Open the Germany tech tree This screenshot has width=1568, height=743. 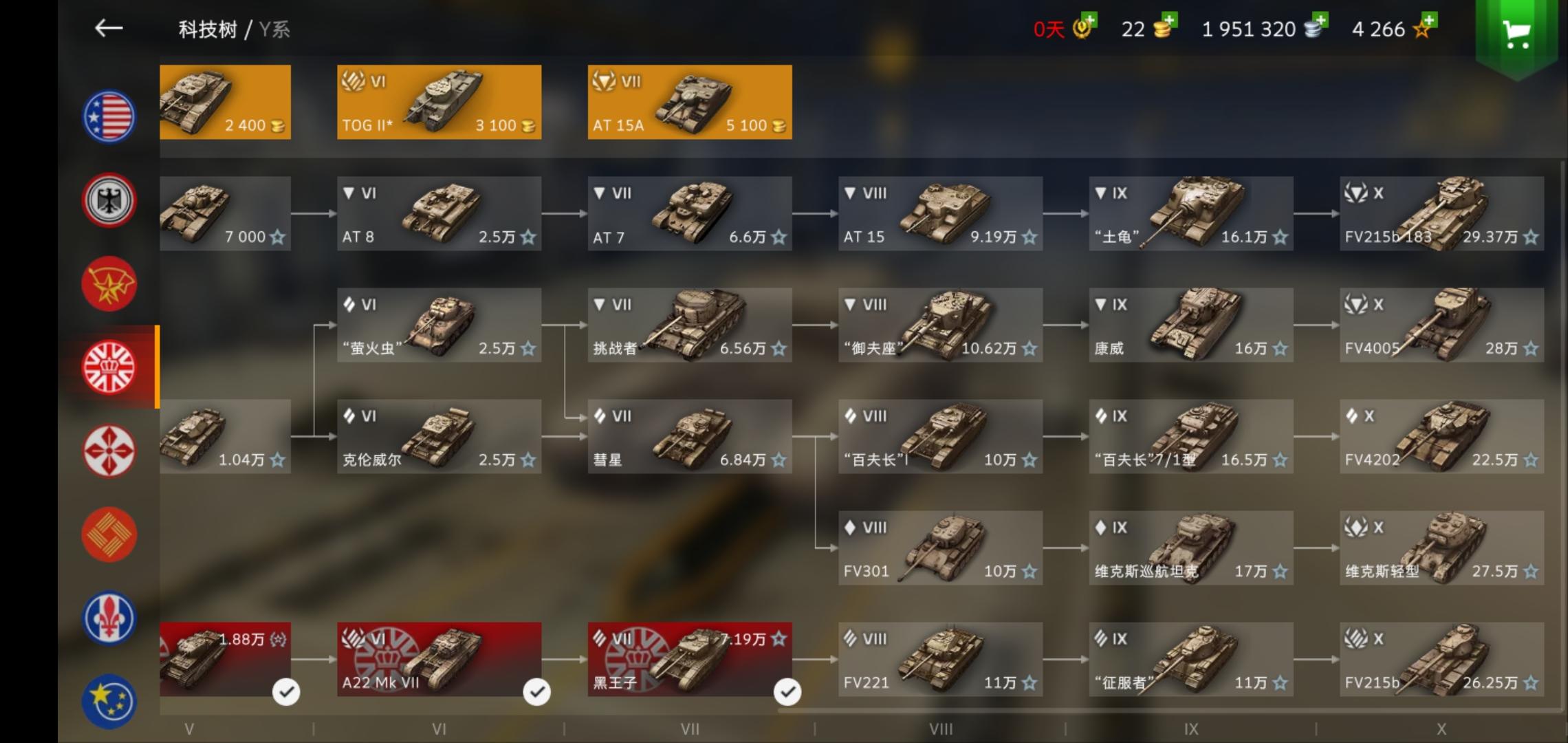[109, 200]
